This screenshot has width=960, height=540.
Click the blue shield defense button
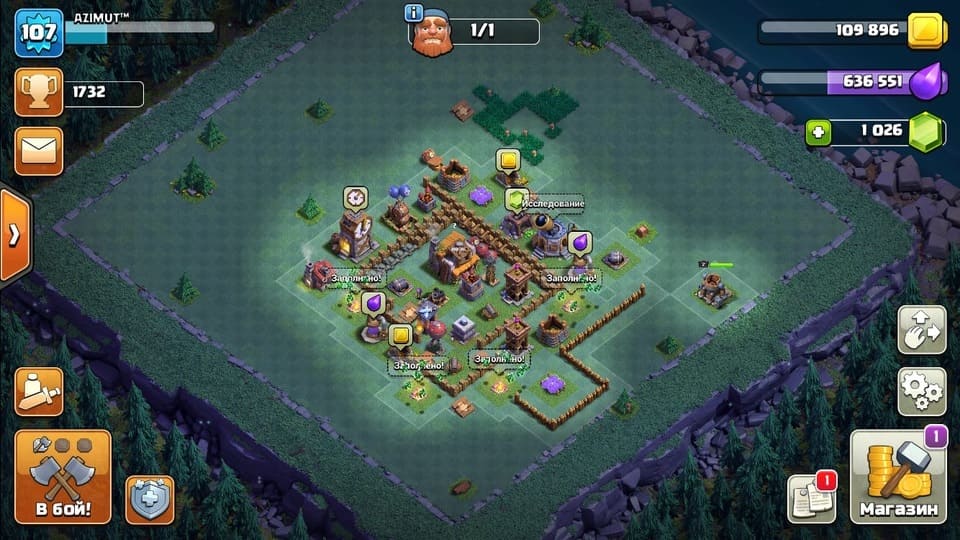(x=149, y=499)
